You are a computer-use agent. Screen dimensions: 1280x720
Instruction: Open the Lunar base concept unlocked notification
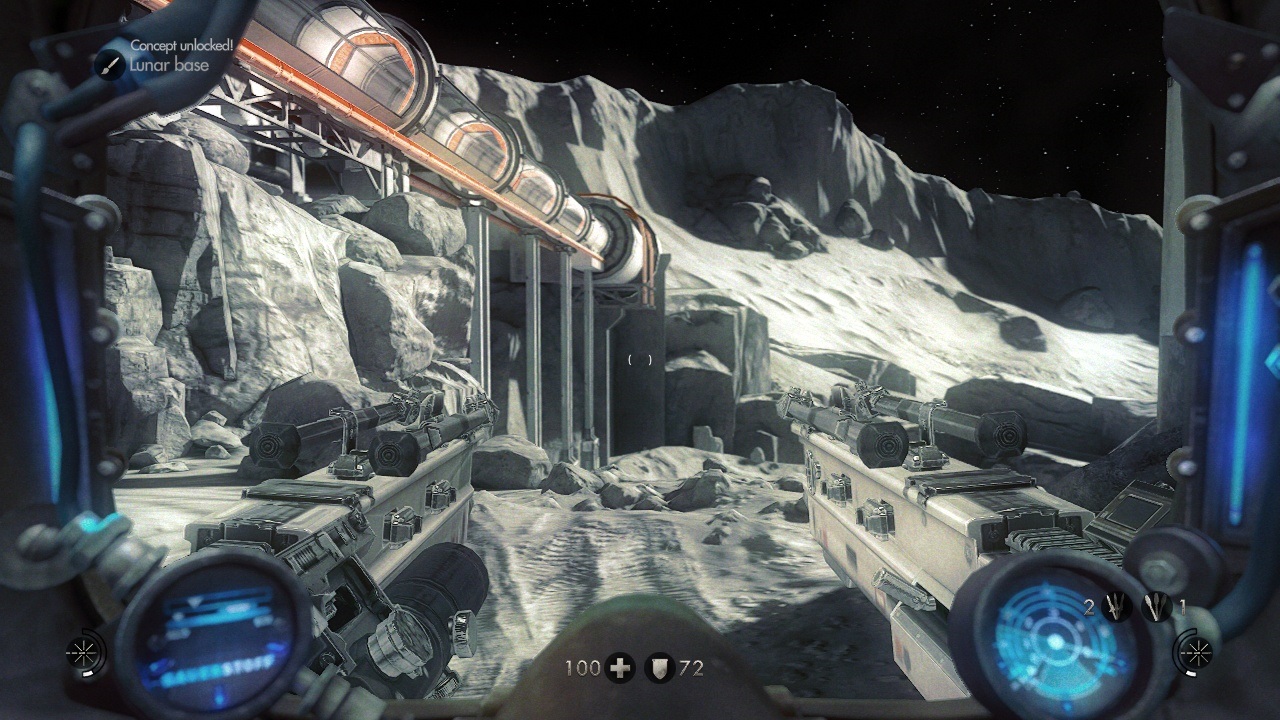[168, 57]
